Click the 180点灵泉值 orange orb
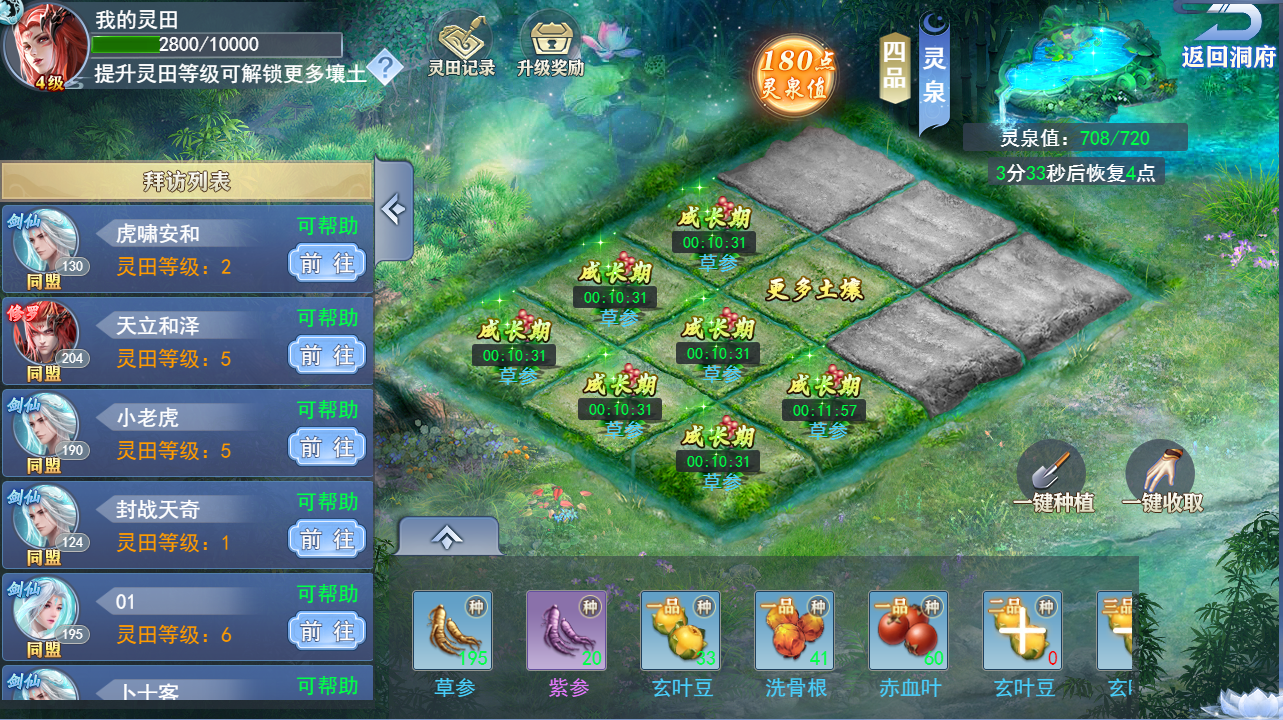Screen dimensions: 1283x720 pyautogui.click(x=795, y=74)
